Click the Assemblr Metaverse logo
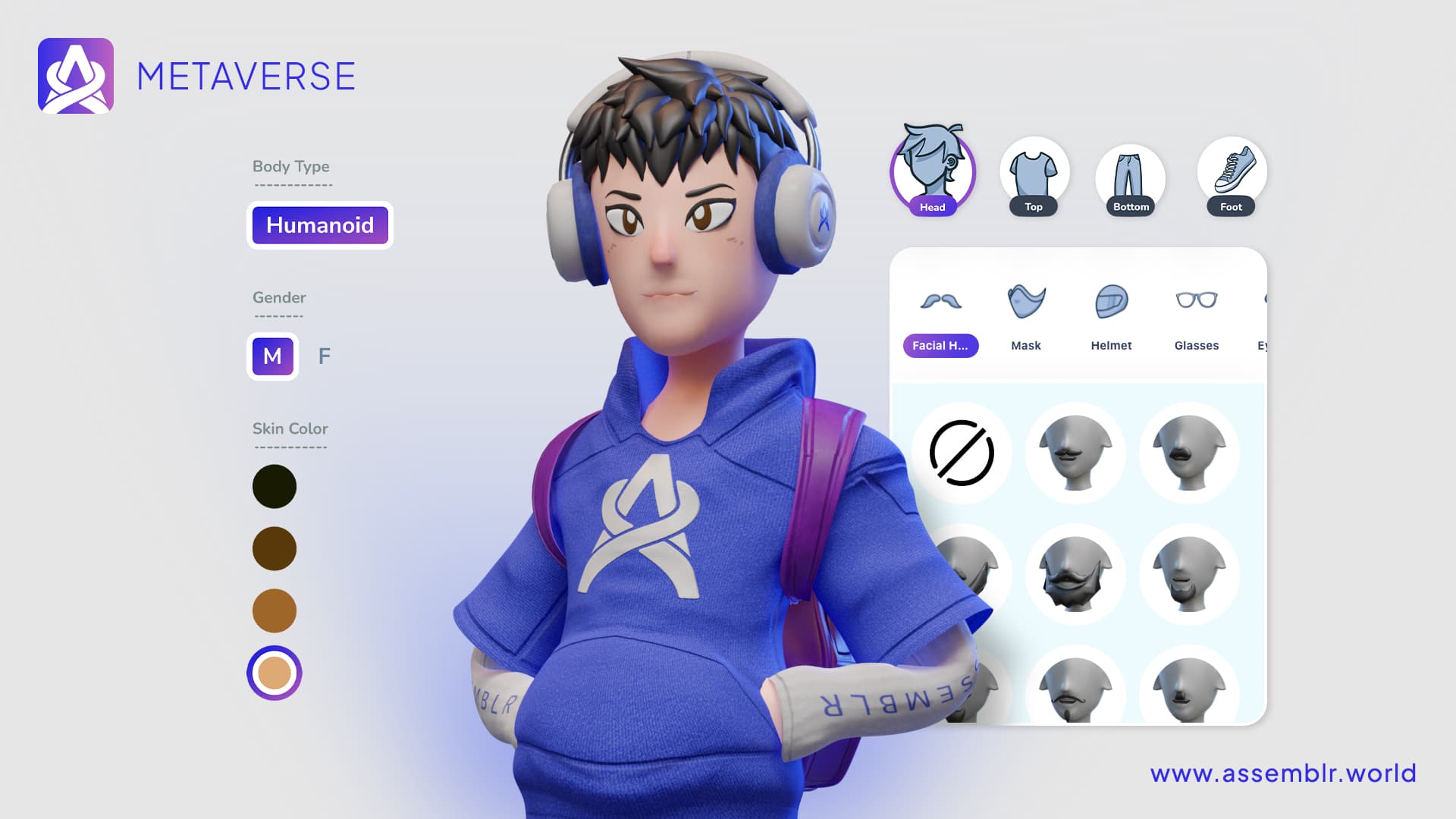 coord(76,76)
